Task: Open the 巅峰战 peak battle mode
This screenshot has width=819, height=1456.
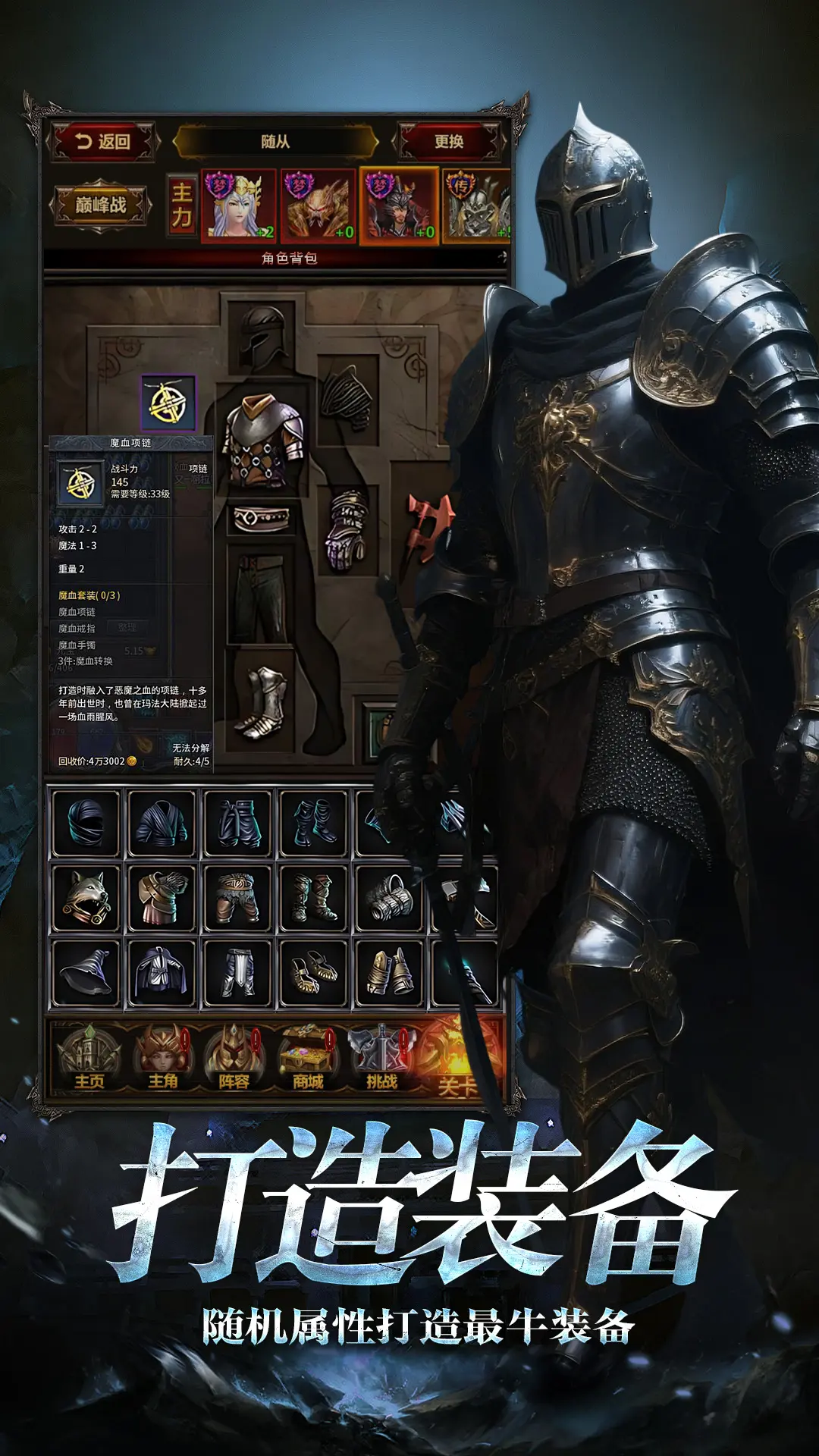Action: [100, 205]
